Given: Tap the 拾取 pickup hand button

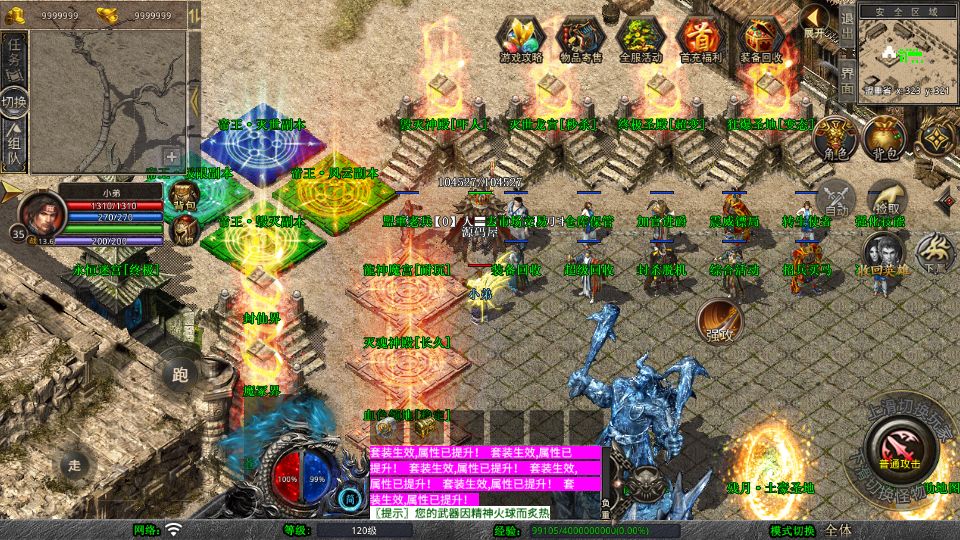Looking at the screenshot, I should pyautogui.click(x=884, y=196).
